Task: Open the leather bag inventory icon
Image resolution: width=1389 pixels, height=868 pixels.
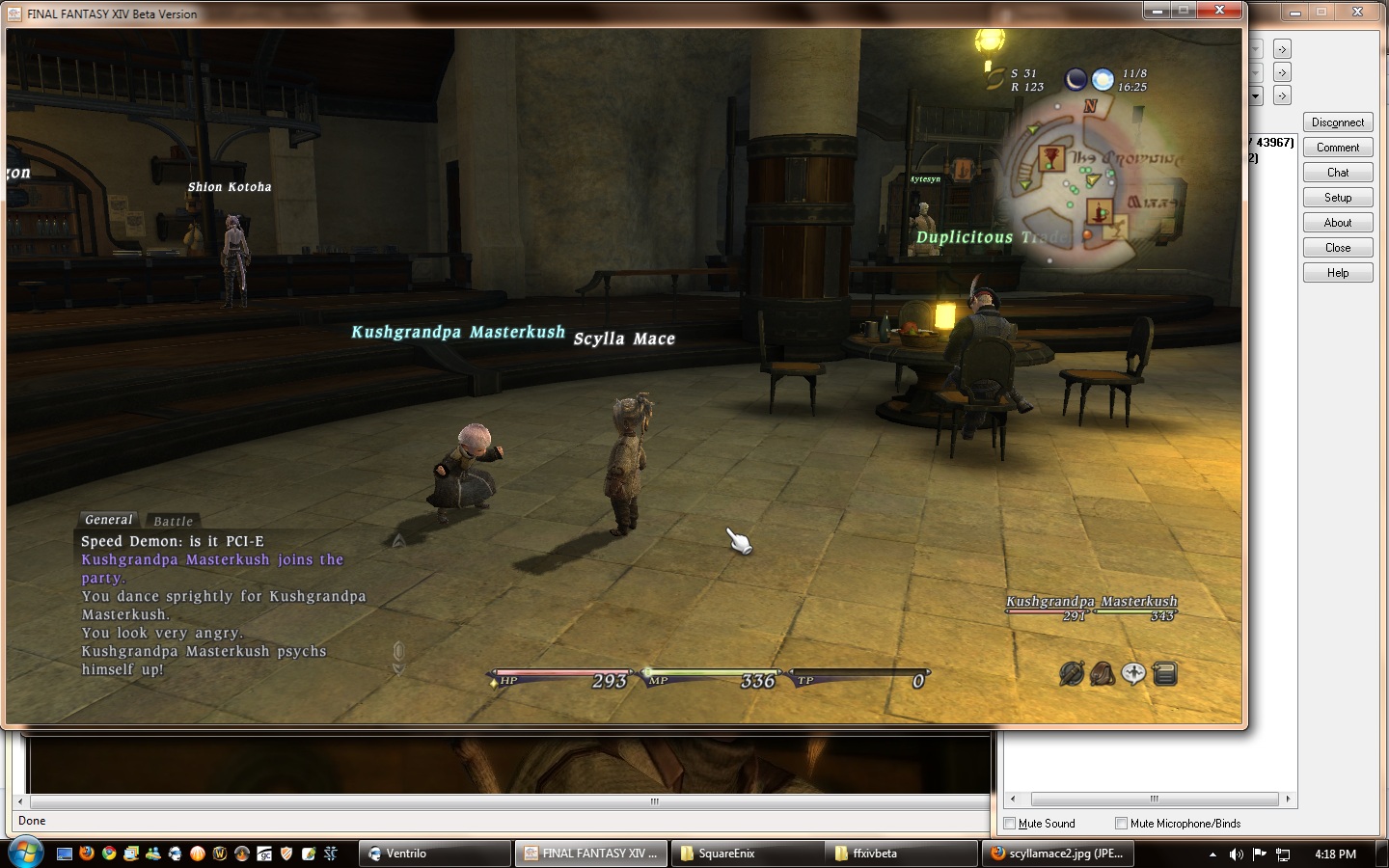Action: point(1103,673)
